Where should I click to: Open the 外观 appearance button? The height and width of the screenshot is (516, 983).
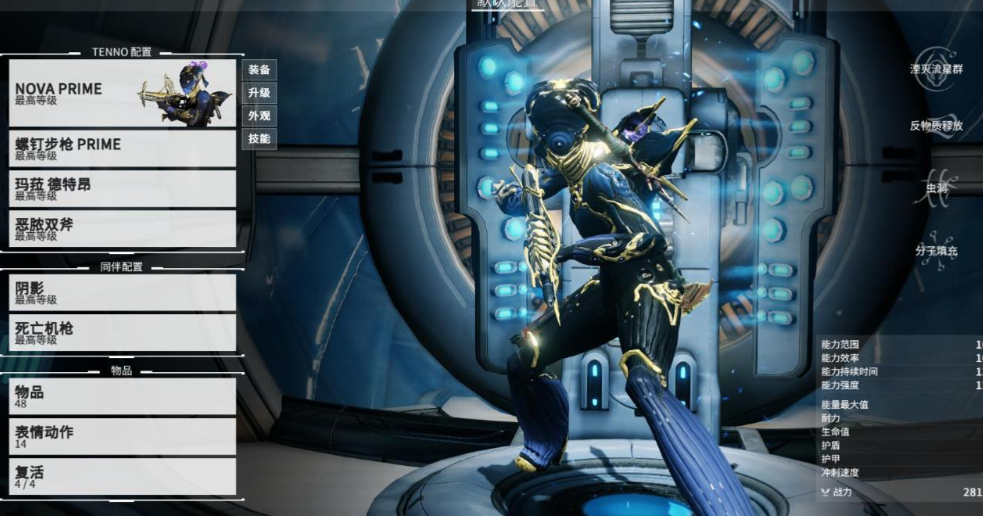pos(259,116)
